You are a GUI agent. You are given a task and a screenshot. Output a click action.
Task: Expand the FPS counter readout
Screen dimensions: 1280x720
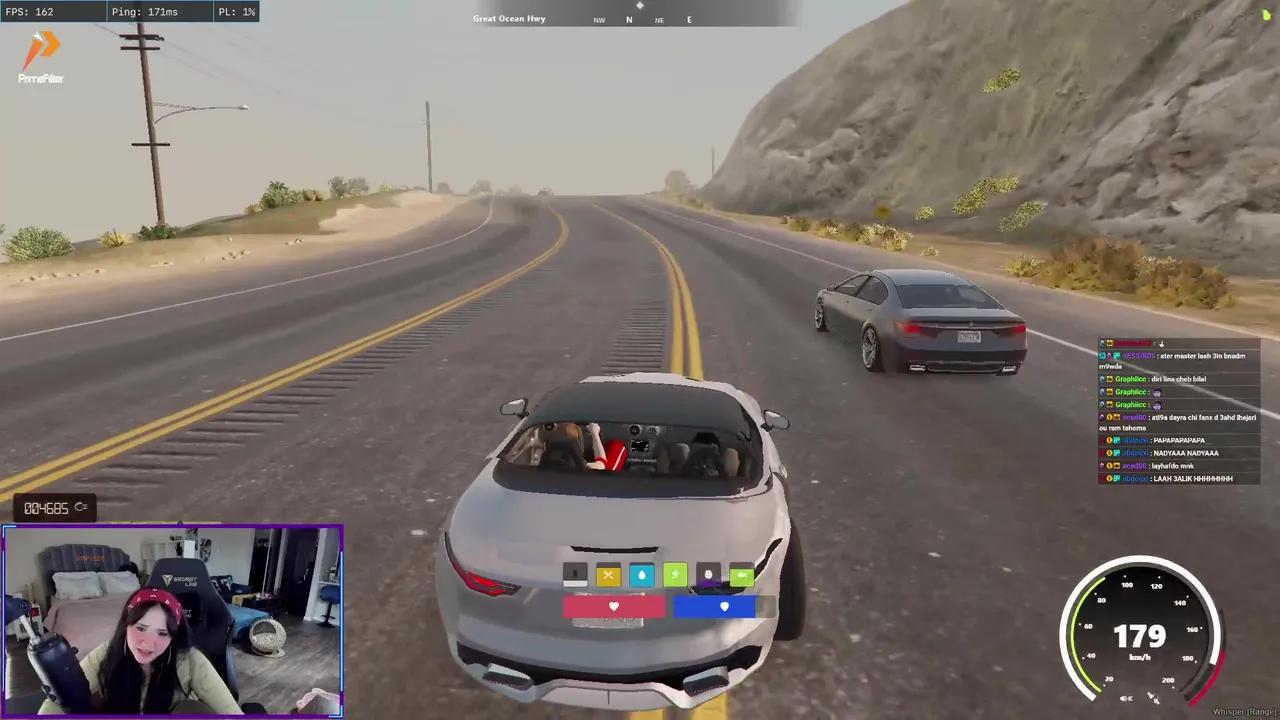(30, 12)
